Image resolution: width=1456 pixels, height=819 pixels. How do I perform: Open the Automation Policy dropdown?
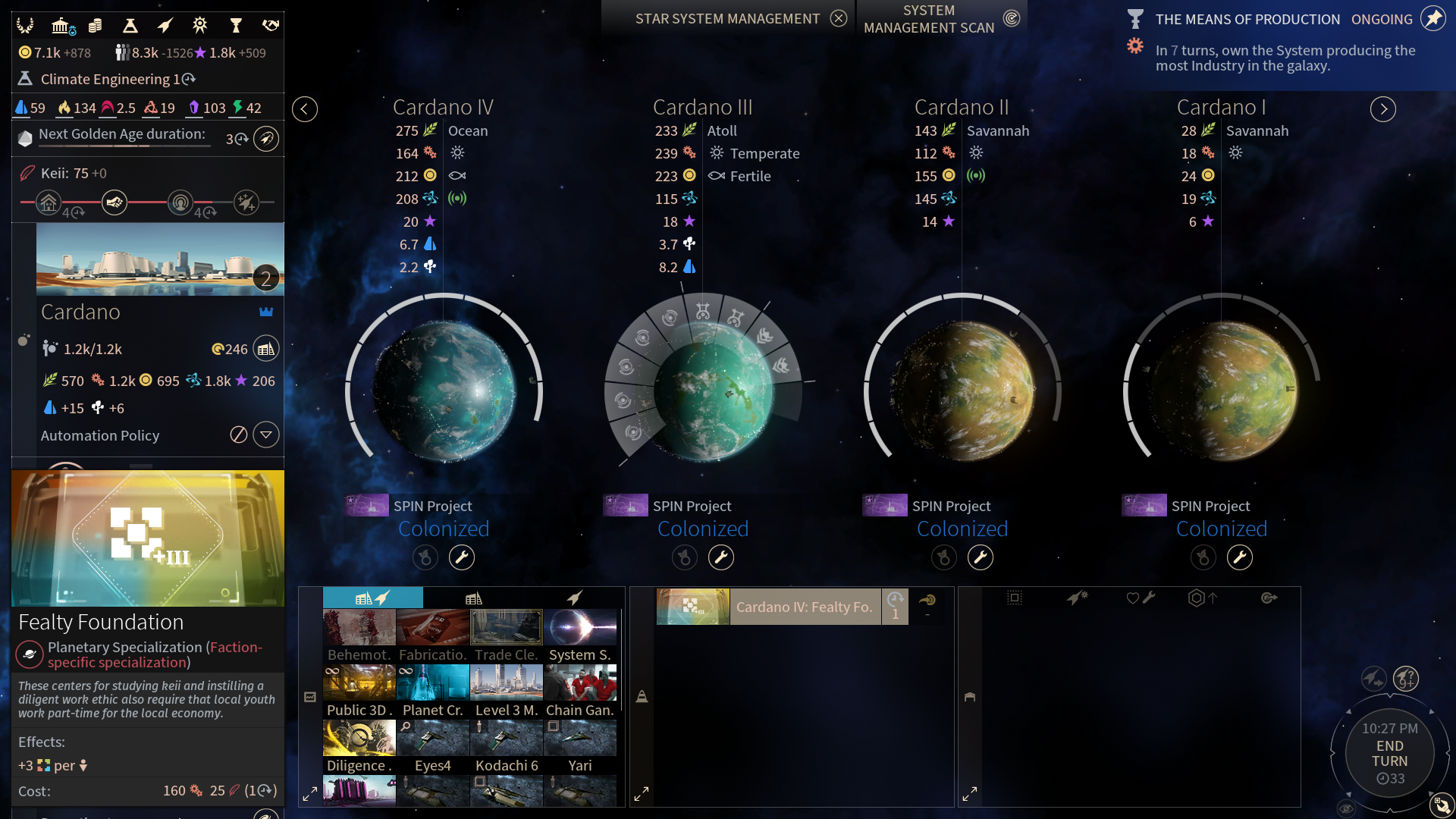[x=266, y=435]
